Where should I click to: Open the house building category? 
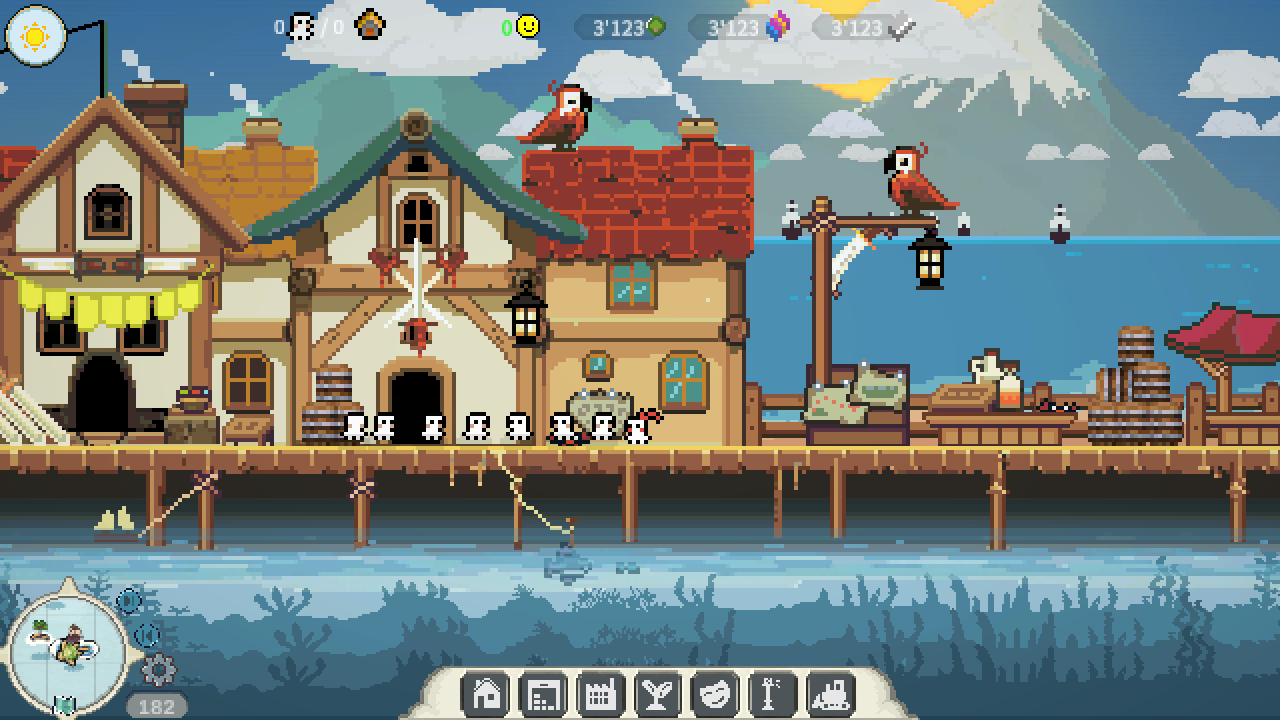coord(486,693)
